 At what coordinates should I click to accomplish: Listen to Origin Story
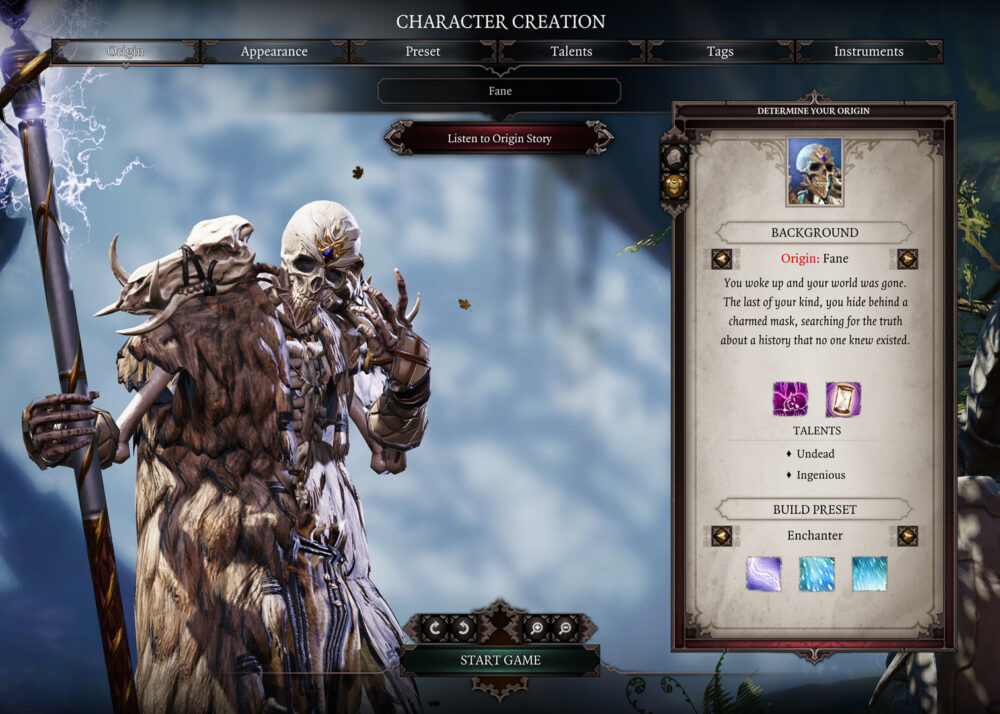499,139
